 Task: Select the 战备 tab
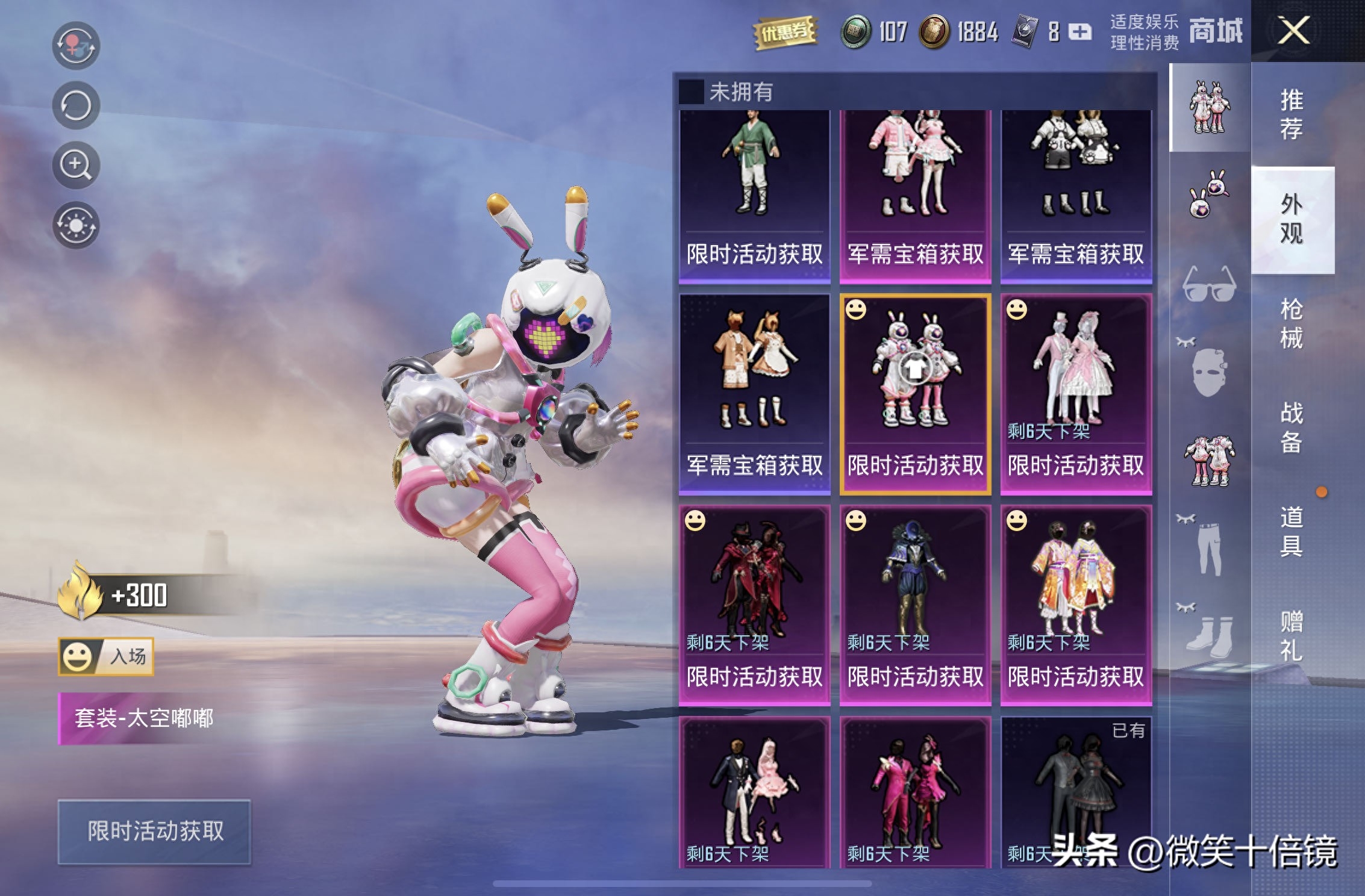point(1291,428)
